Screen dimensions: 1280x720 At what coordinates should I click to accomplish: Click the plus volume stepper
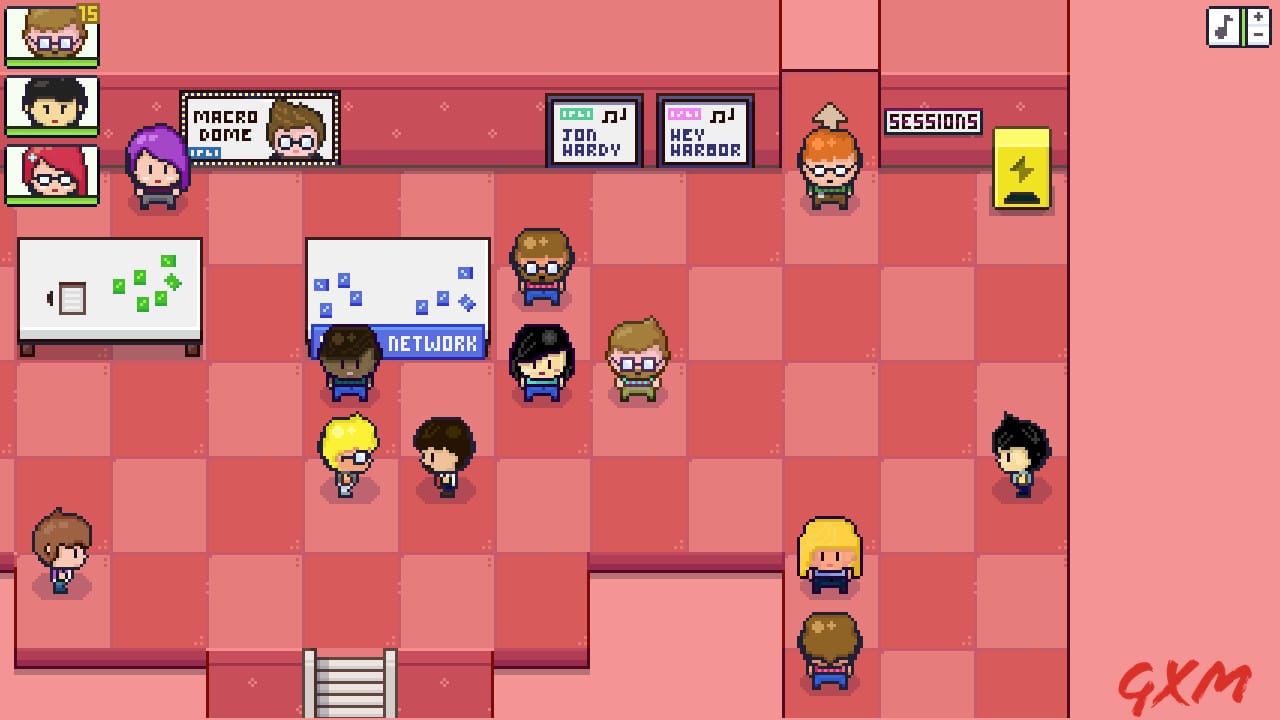point(1258,18)
